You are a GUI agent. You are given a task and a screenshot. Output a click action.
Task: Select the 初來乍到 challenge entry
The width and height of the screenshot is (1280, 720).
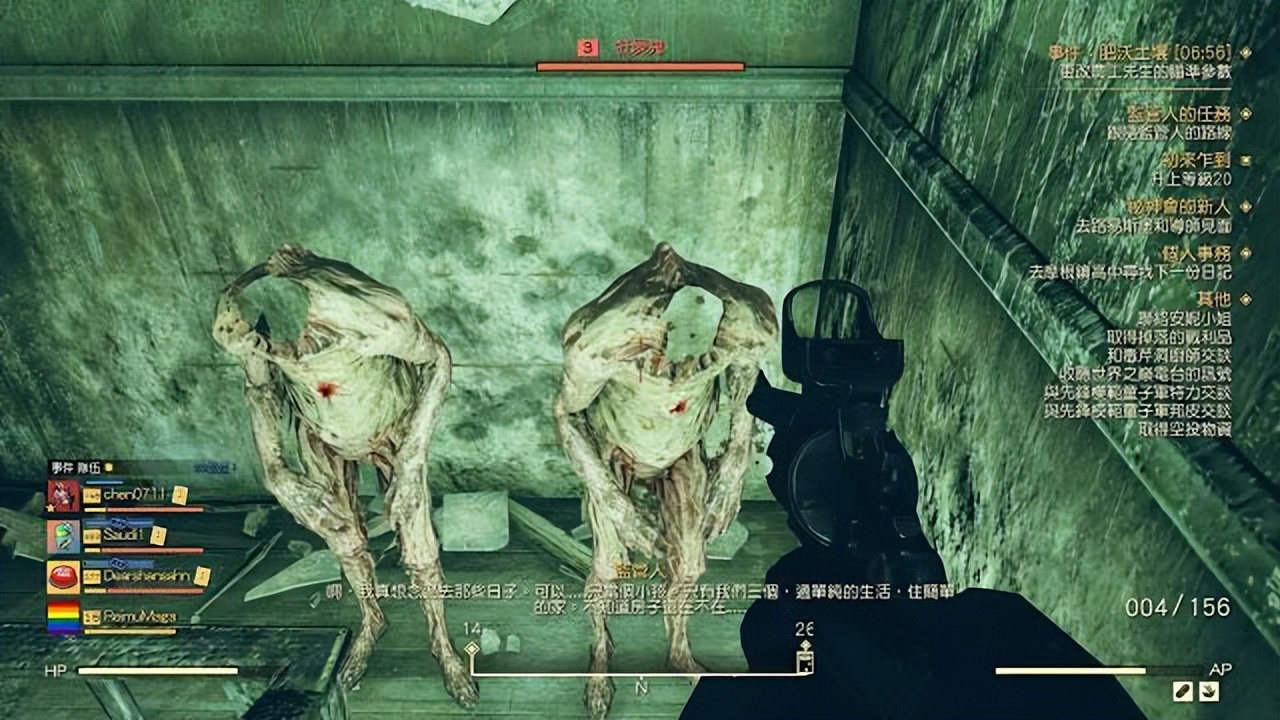click(1196, 160)
